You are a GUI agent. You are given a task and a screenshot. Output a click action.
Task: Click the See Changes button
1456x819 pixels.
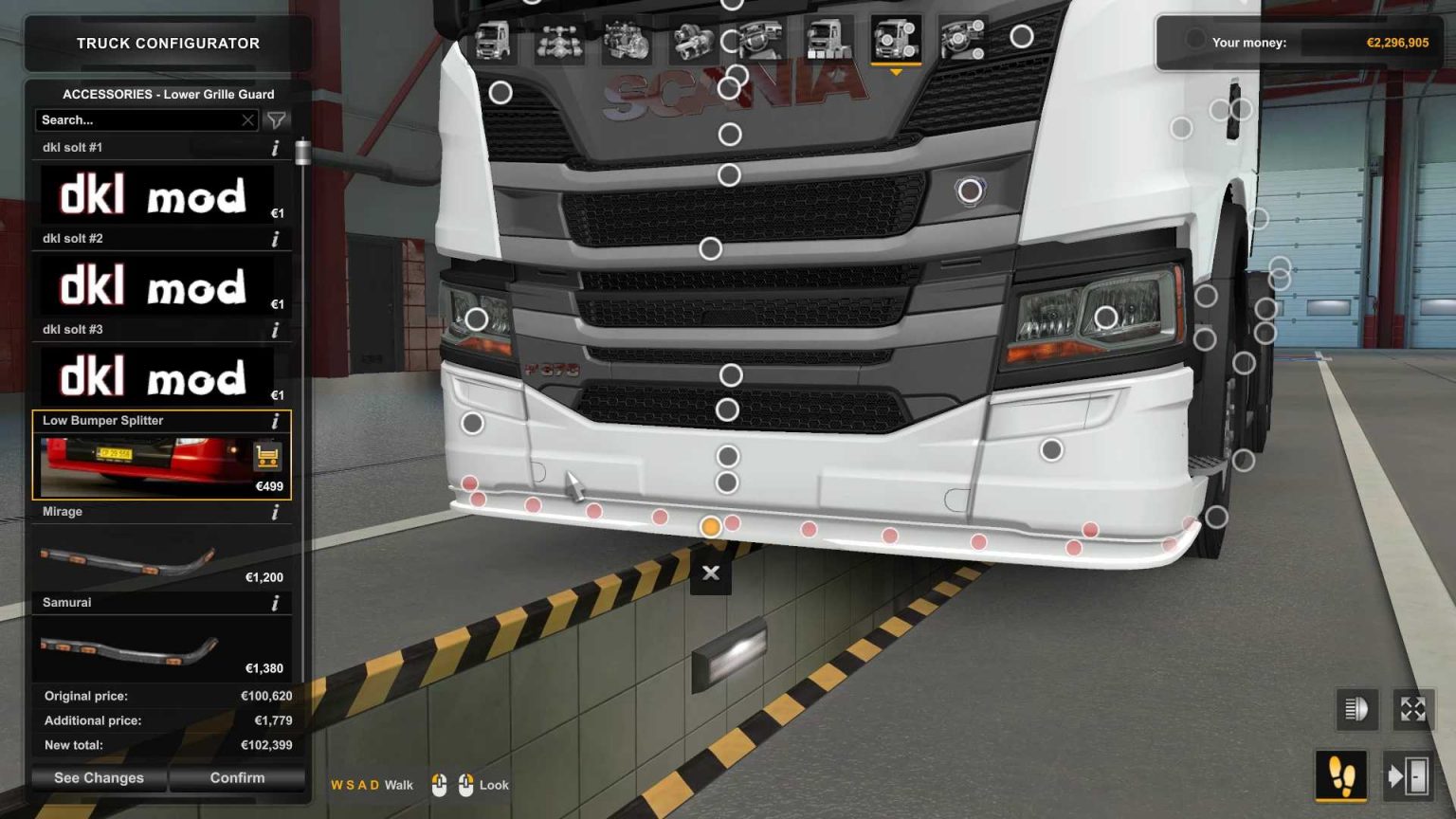[99, 777]
